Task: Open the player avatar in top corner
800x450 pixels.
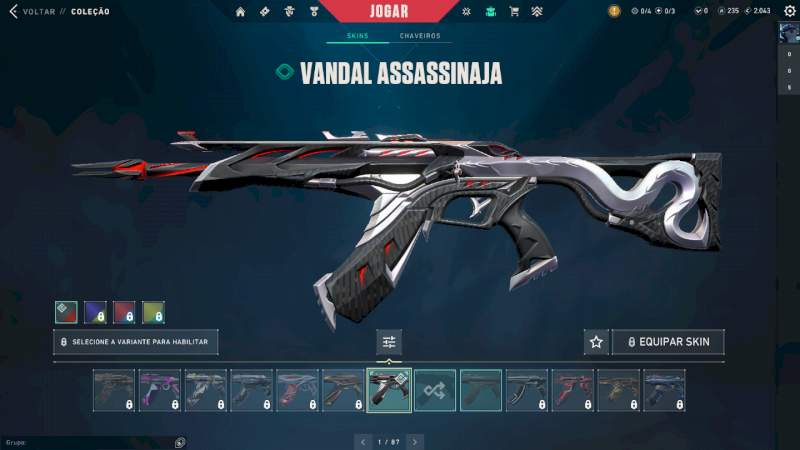Action: (789, 31)
